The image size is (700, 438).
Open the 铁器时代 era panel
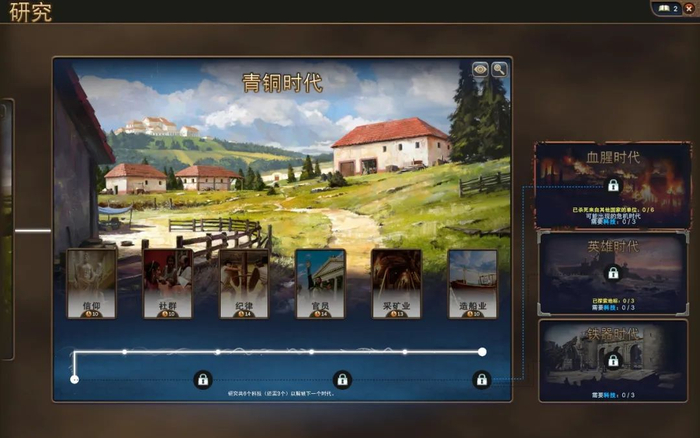(613, 360)
